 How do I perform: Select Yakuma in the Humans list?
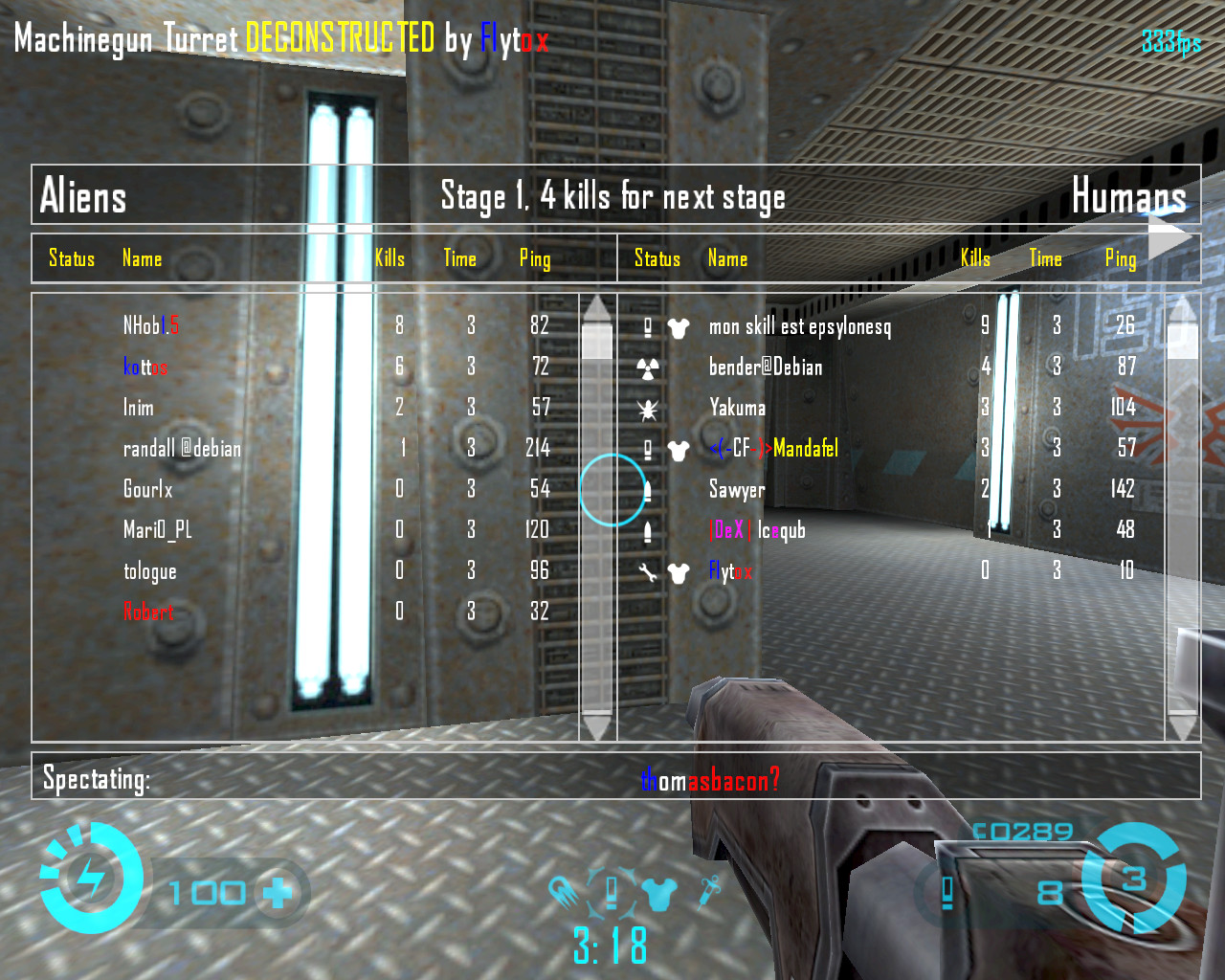point(737,408)
